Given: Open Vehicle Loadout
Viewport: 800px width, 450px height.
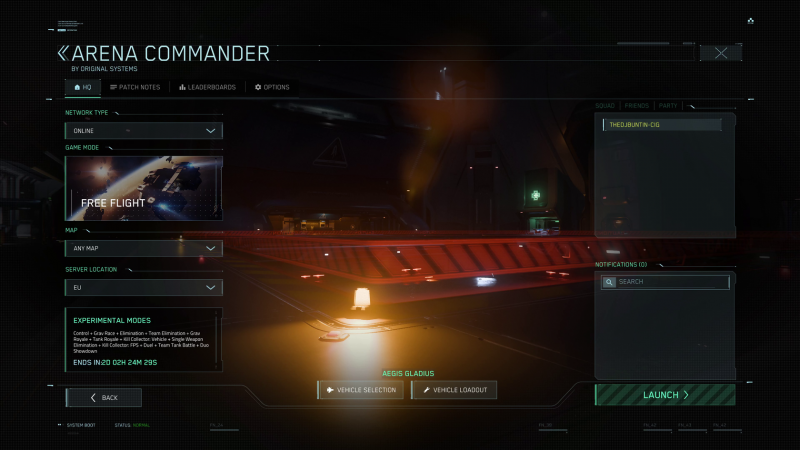Looking at the screenshot, I should pos(454,390).
